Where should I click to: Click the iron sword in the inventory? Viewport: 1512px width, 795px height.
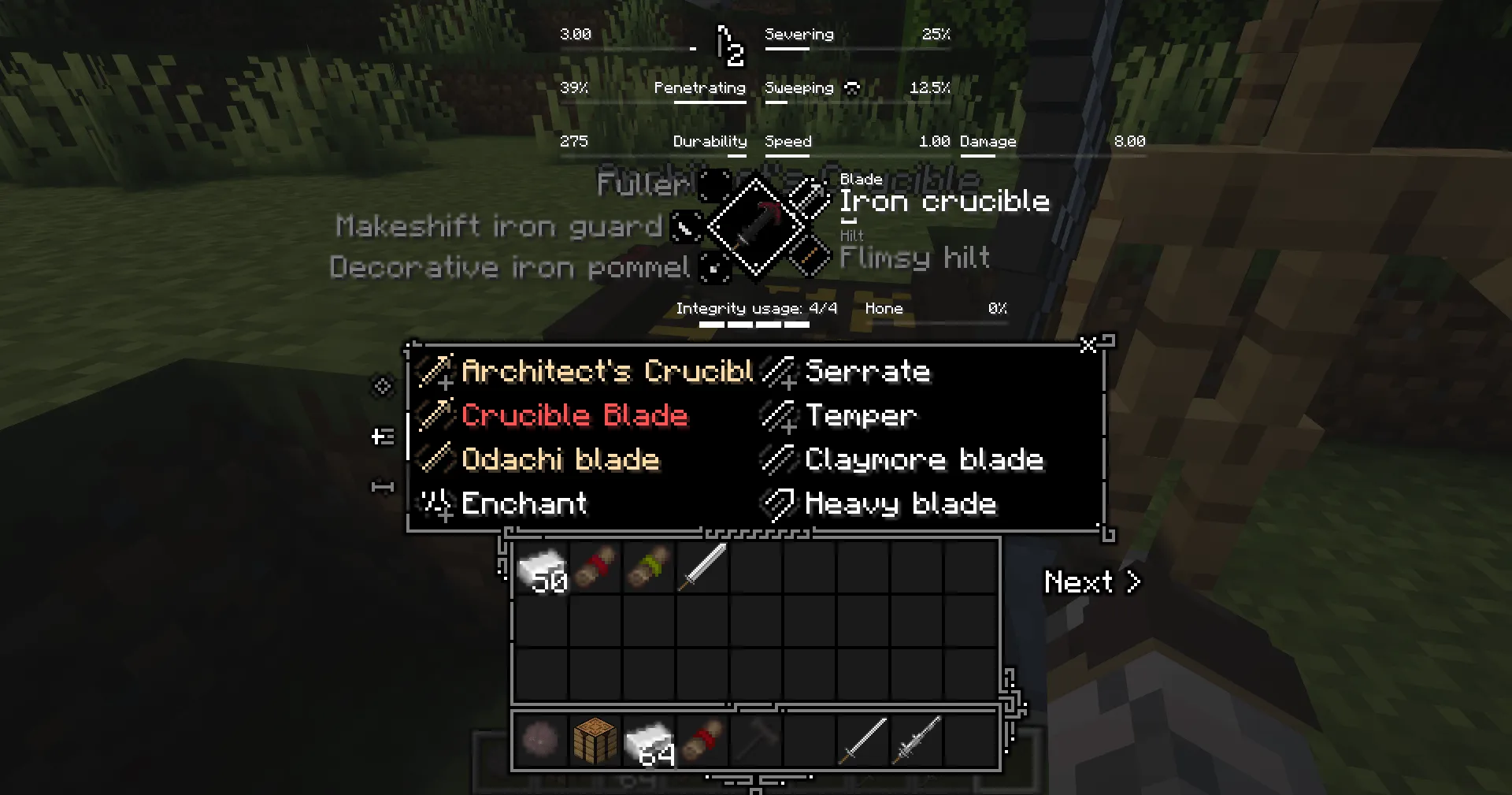click(702, 568)
